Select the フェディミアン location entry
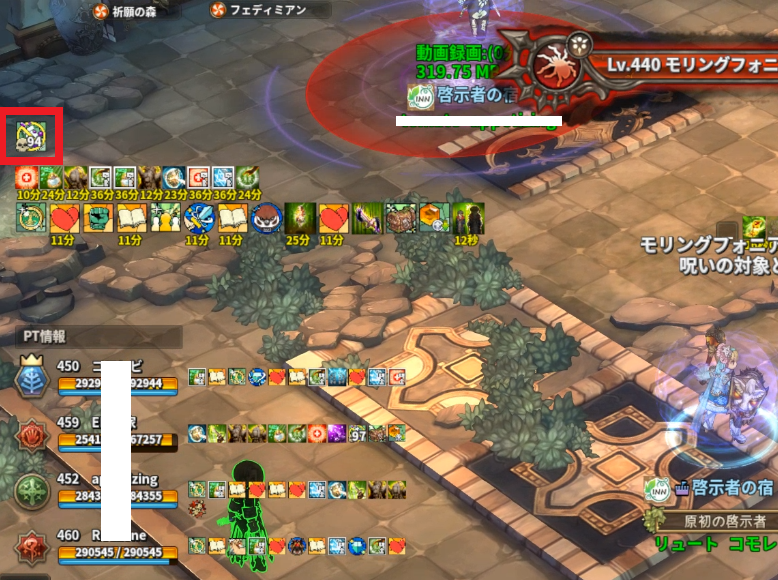 (258, 11)
